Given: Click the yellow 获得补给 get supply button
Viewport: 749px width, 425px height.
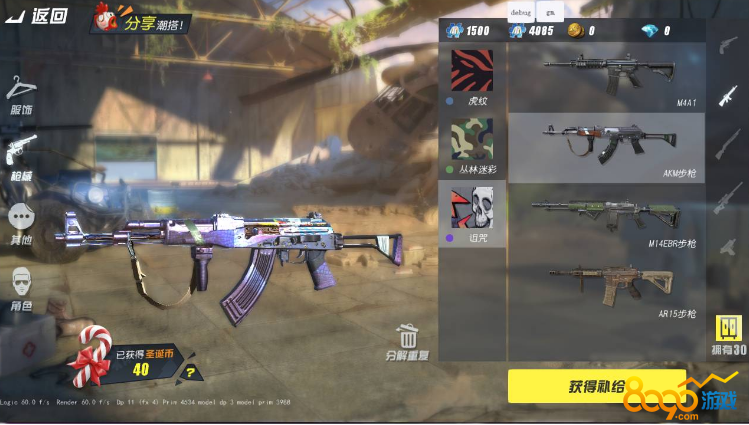Looking at the screenshot, I should tap(597, 386).
